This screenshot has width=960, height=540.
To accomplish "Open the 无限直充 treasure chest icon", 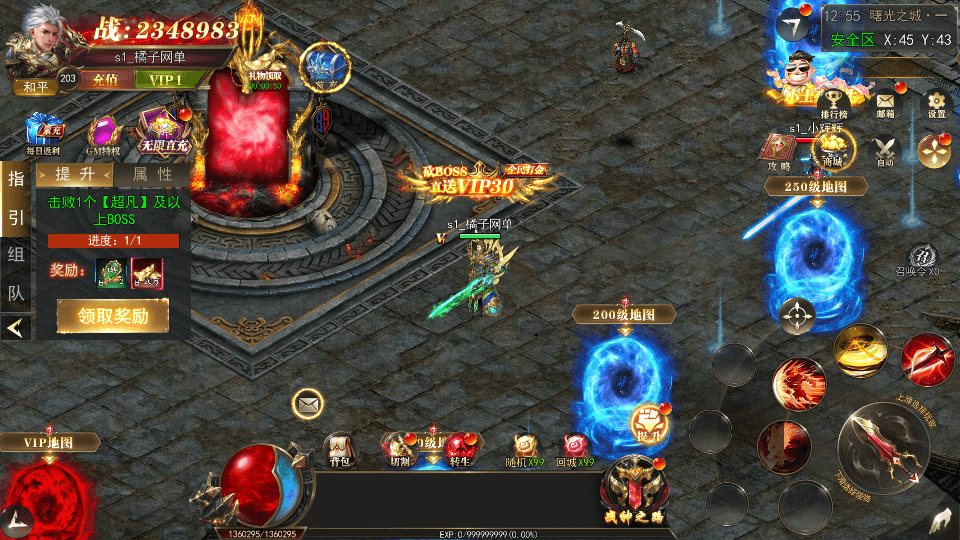I will [163, 132].
